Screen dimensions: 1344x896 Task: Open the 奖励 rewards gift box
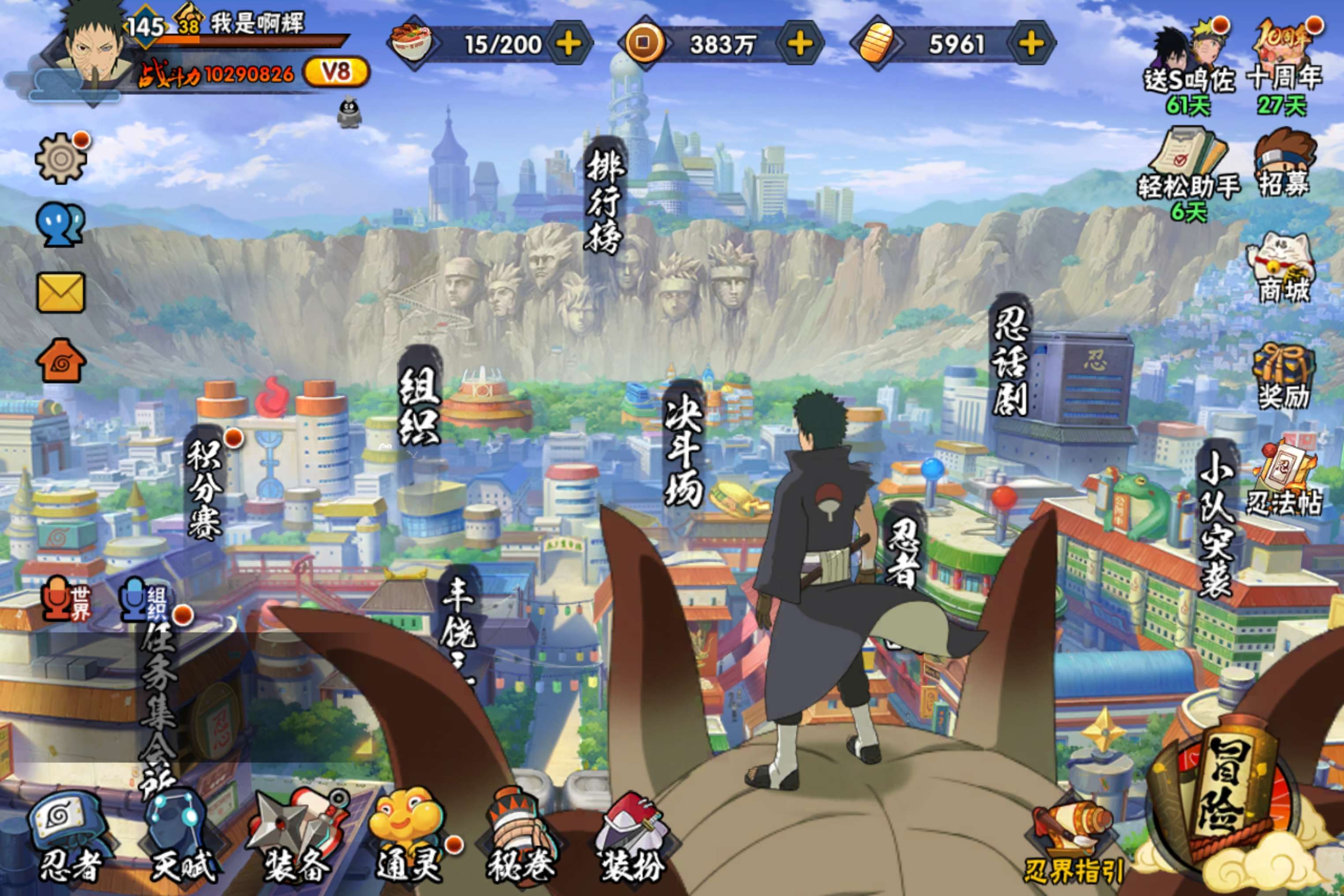(1284, 376)
